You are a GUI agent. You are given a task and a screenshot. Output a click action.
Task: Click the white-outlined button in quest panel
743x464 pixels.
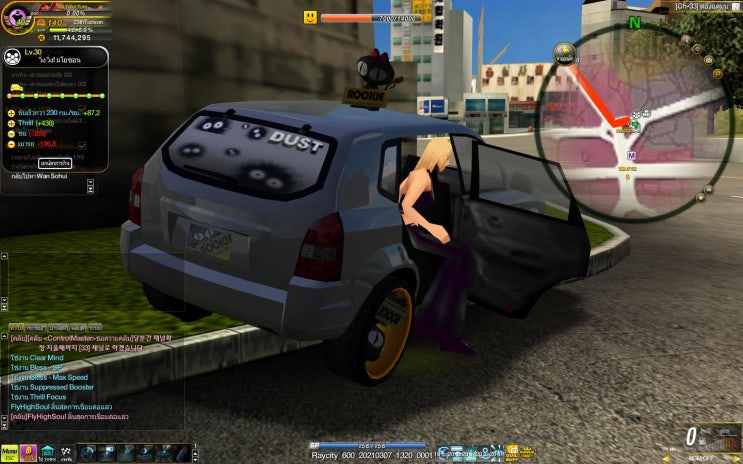coord(55,162)
